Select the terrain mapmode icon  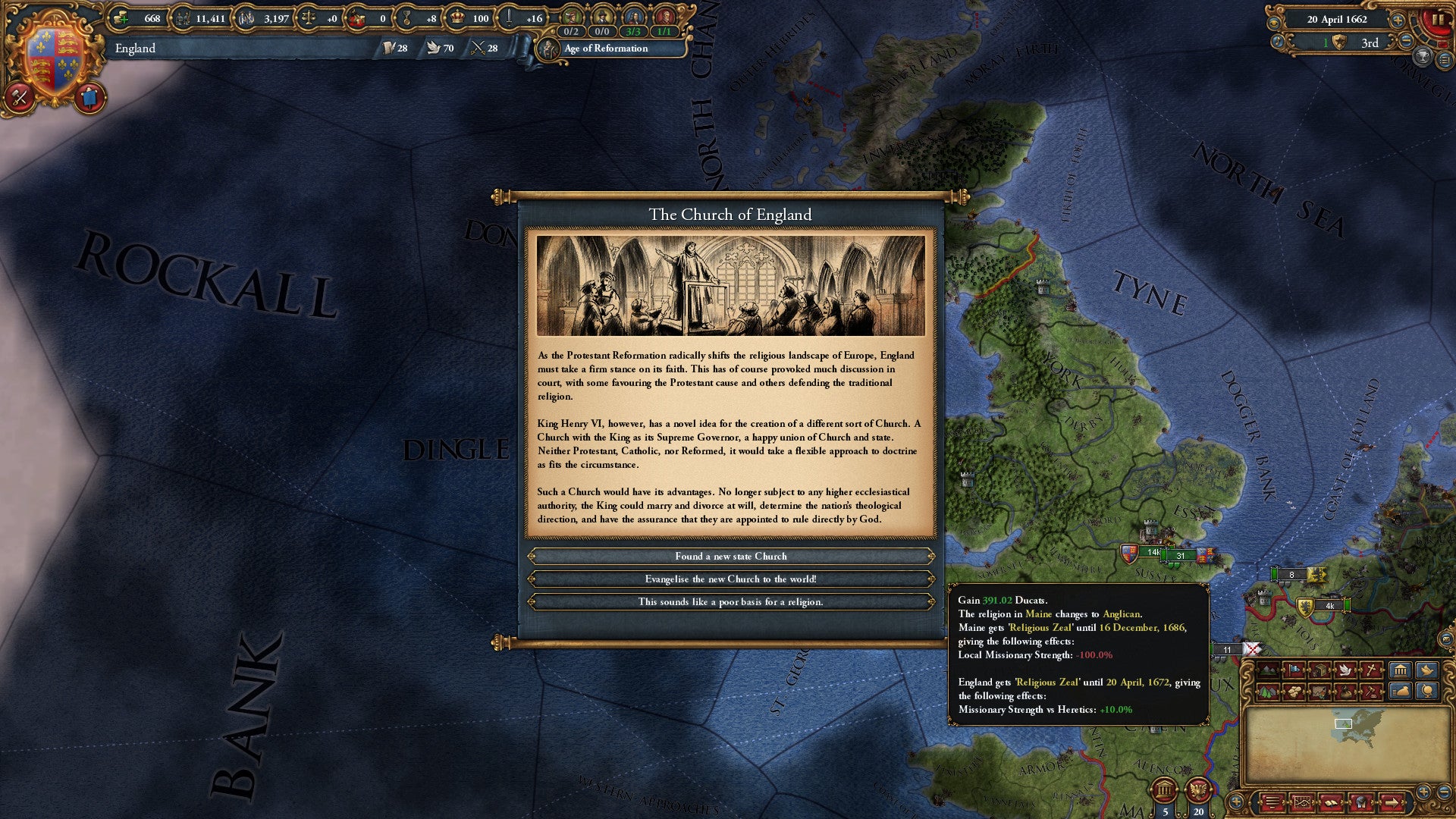(1267, 670)
